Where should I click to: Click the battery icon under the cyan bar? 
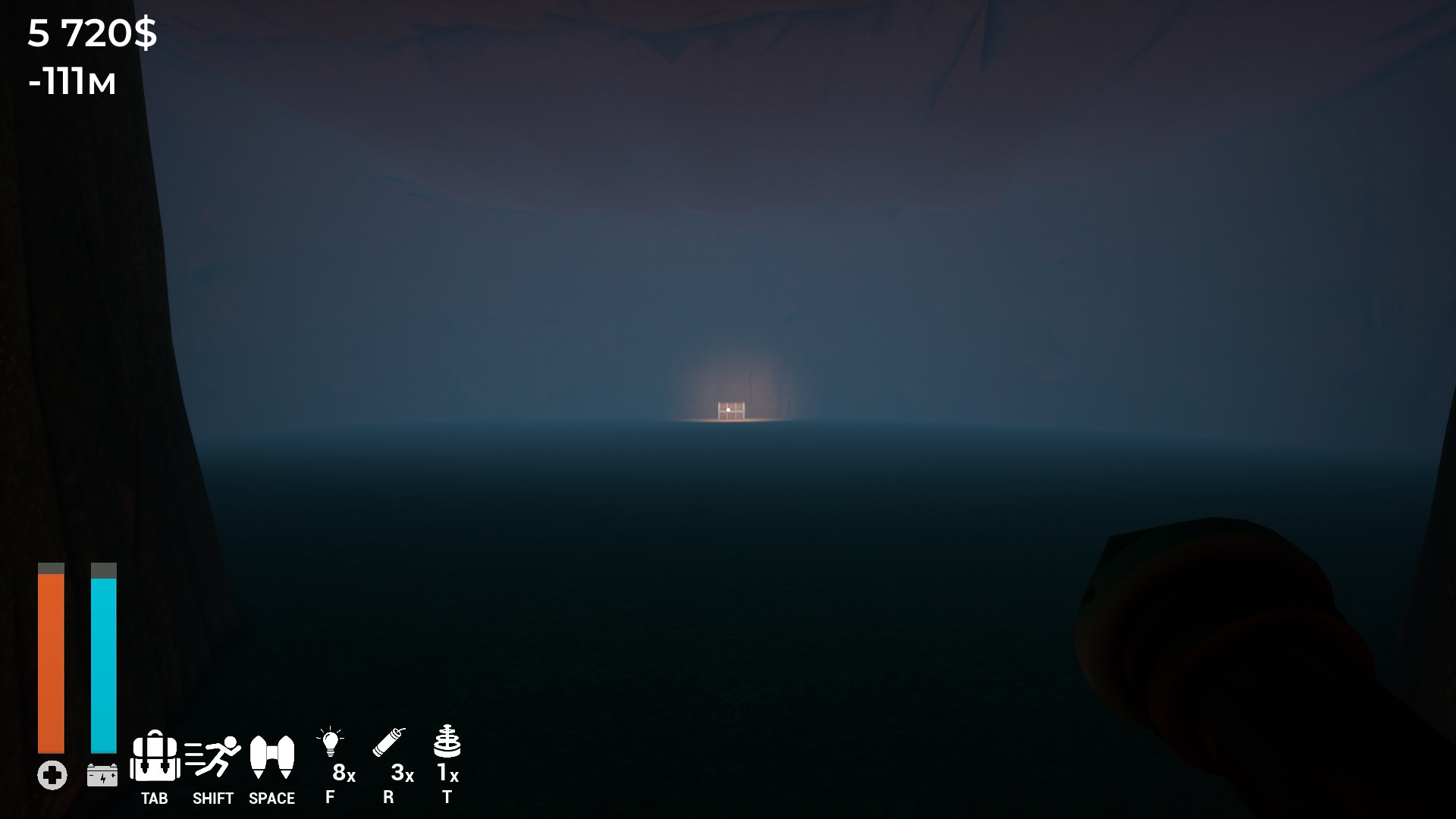pos(103,775)
